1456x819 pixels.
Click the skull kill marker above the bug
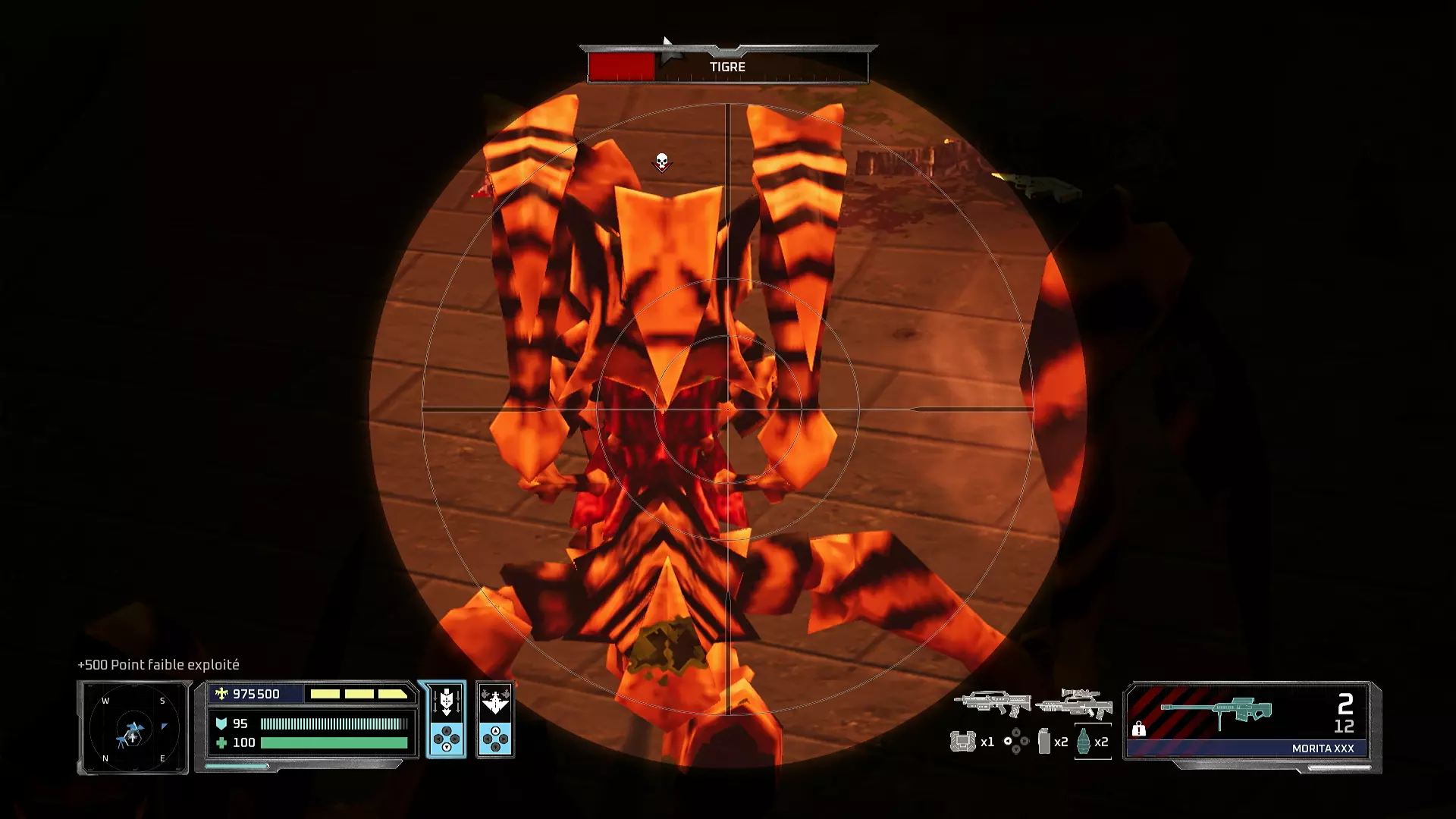click(x=661, y=161)
